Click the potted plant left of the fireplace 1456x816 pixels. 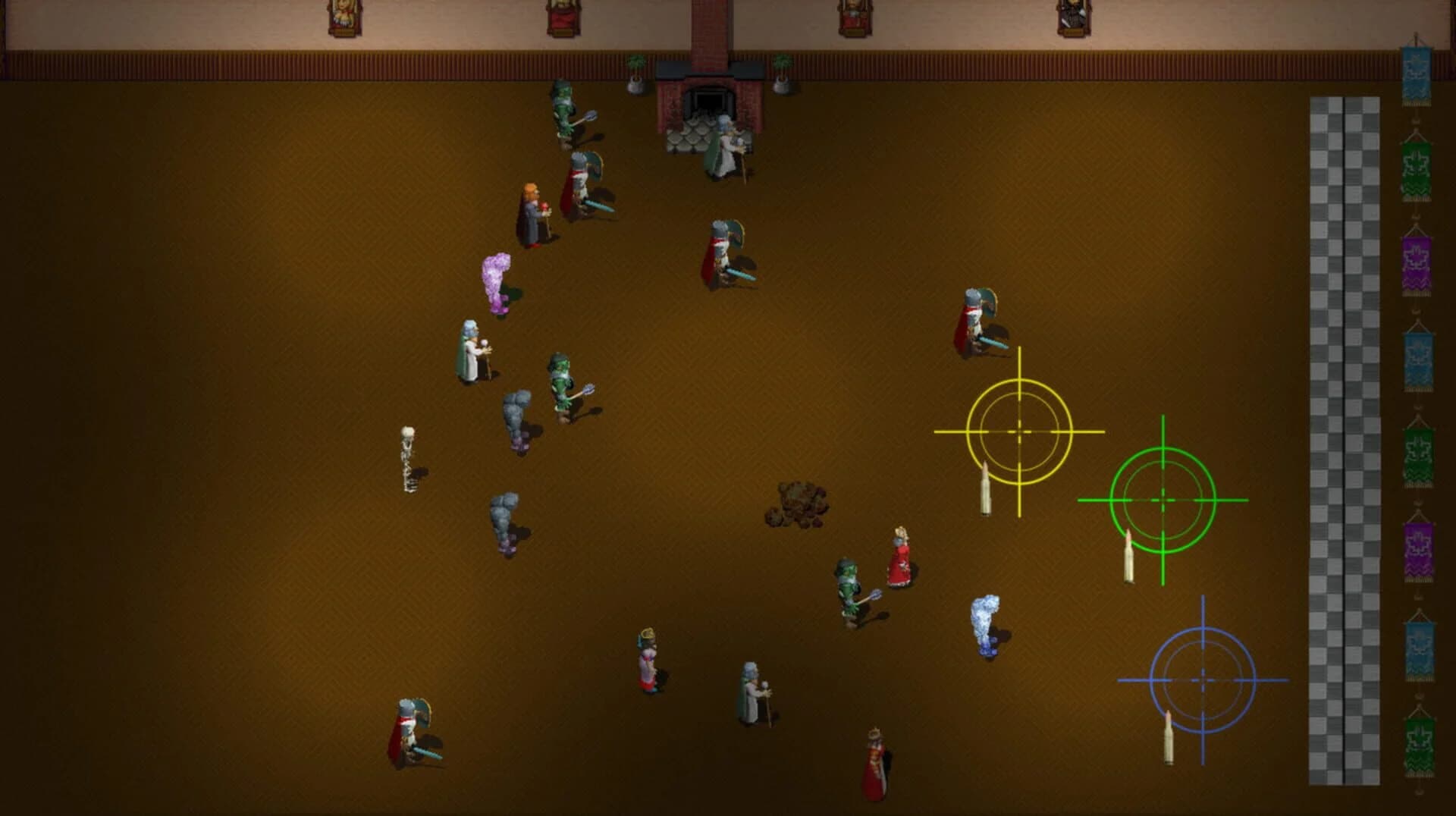pyautogui.click(x=637, y=72)
